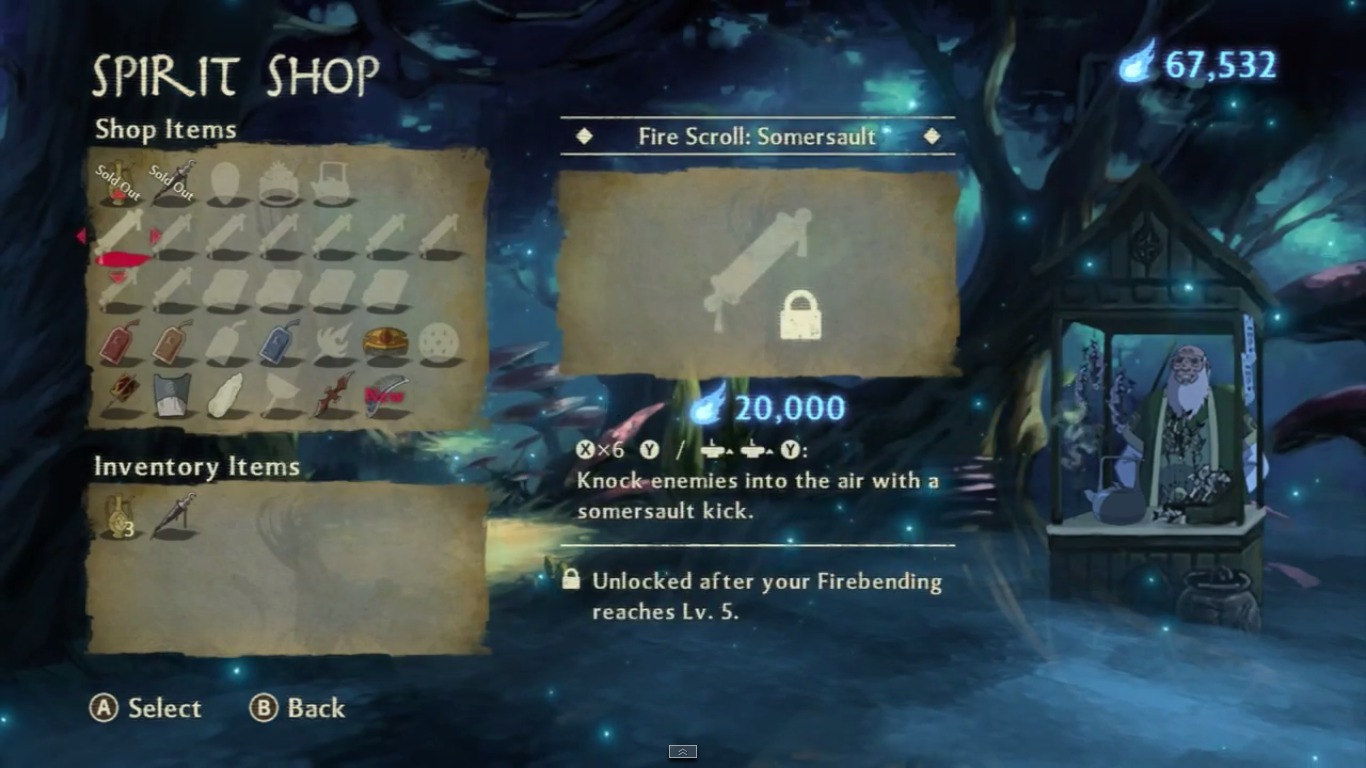
Task: Select the locked teapot silhouette item
Action: click(x=332, y=184)
